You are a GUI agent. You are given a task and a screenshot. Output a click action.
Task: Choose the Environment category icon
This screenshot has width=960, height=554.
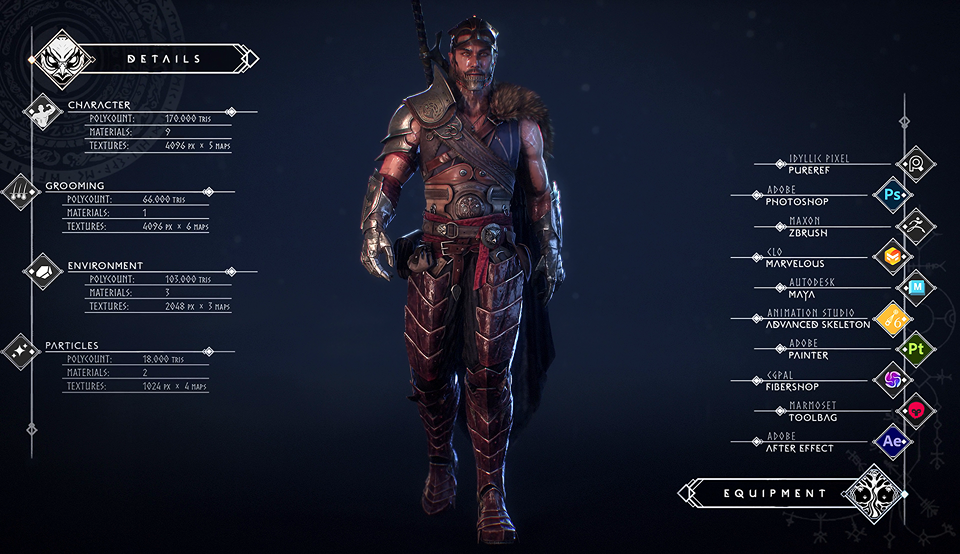pos(43,272)
